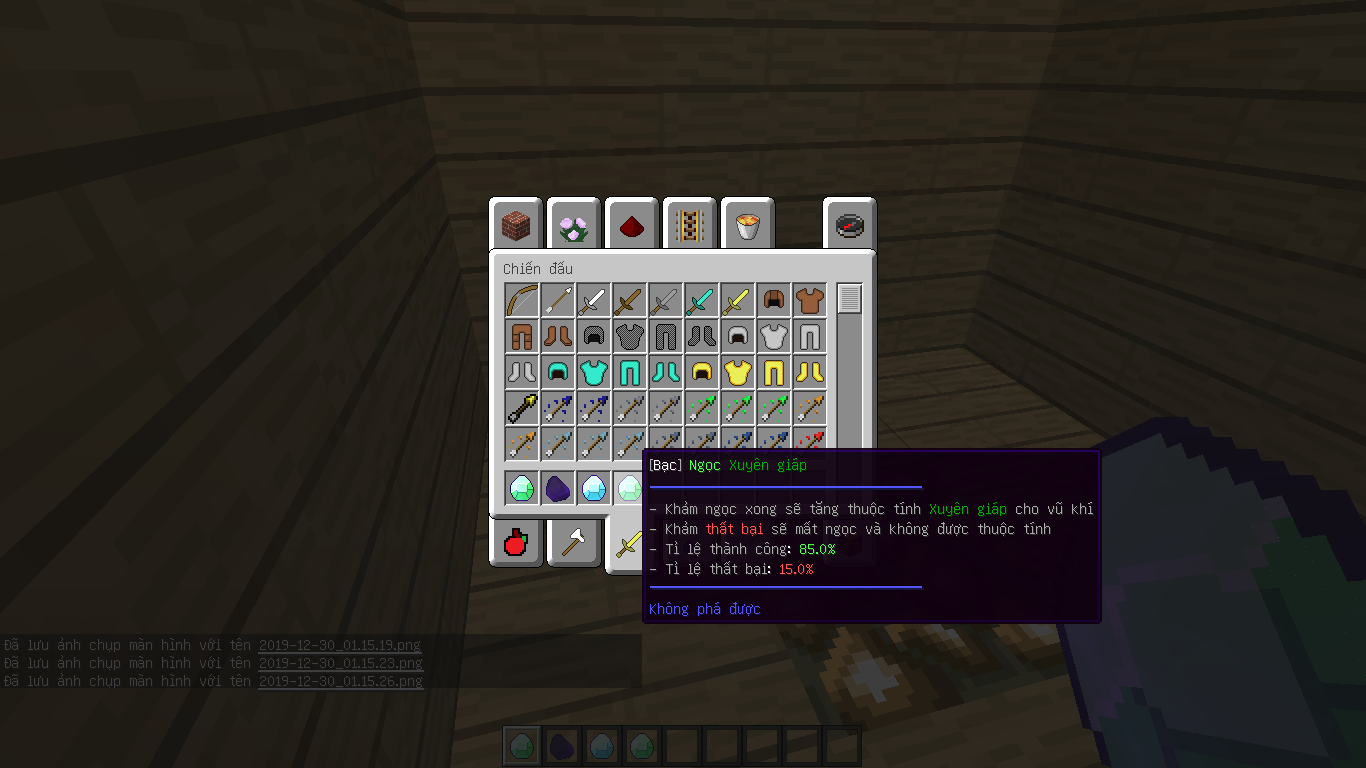Screen dimensions: 1366x768
Task: Click the item list scrollbar handle
Action: [x=849, y=299]
